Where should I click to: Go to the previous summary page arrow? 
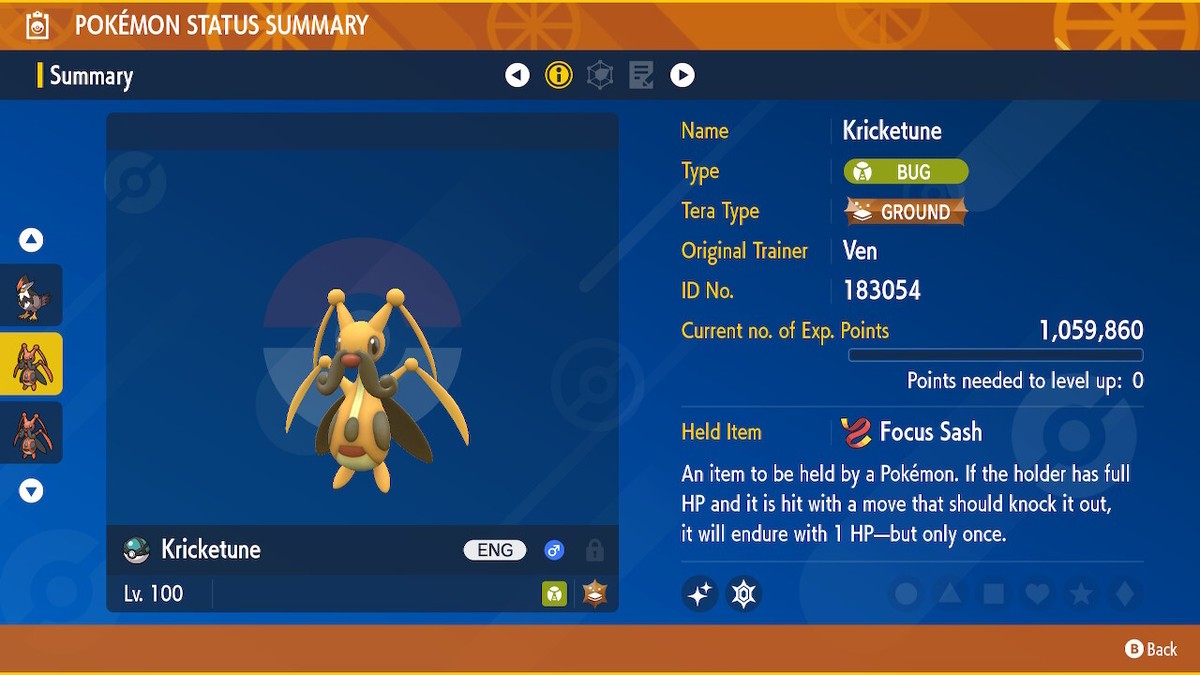click(517, 75)
